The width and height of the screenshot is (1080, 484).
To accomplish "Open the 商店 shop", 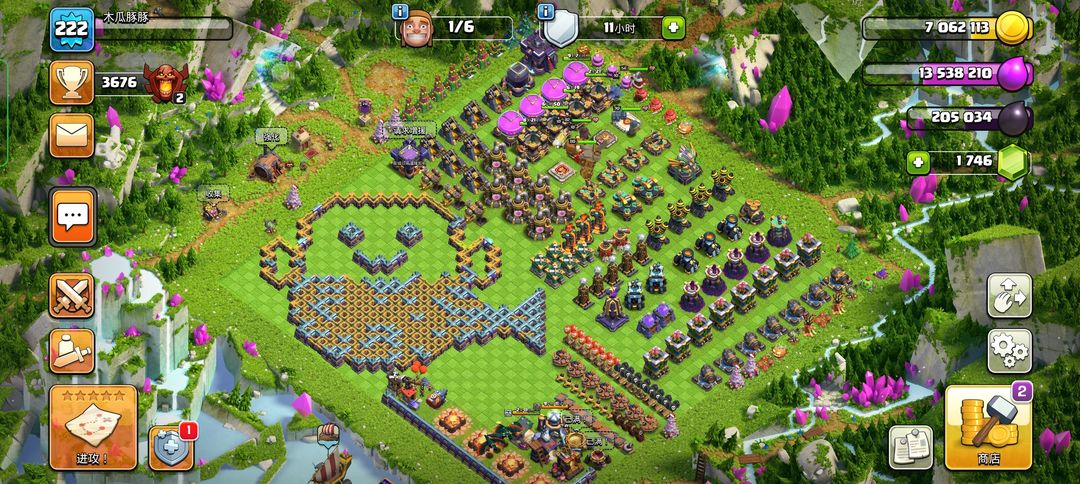I will pyautogui.click(x=988, y=428).
